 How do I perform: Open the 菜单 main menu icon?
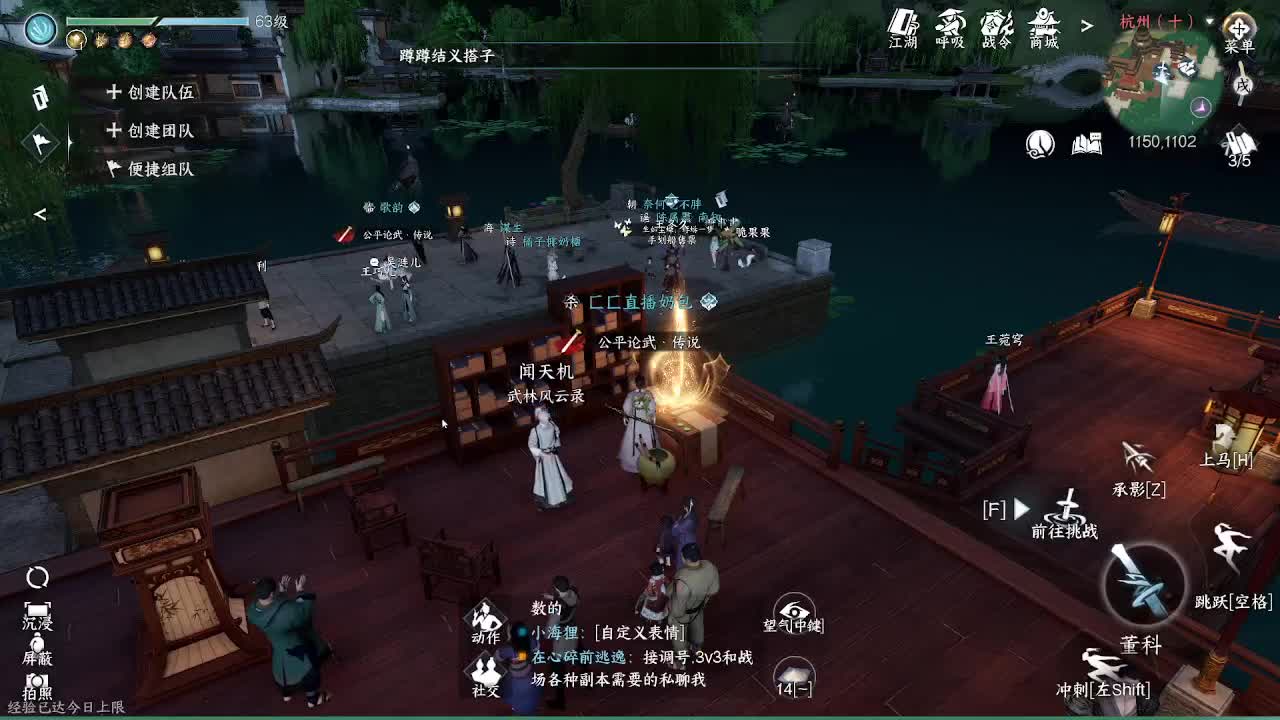pos(1240,30)
